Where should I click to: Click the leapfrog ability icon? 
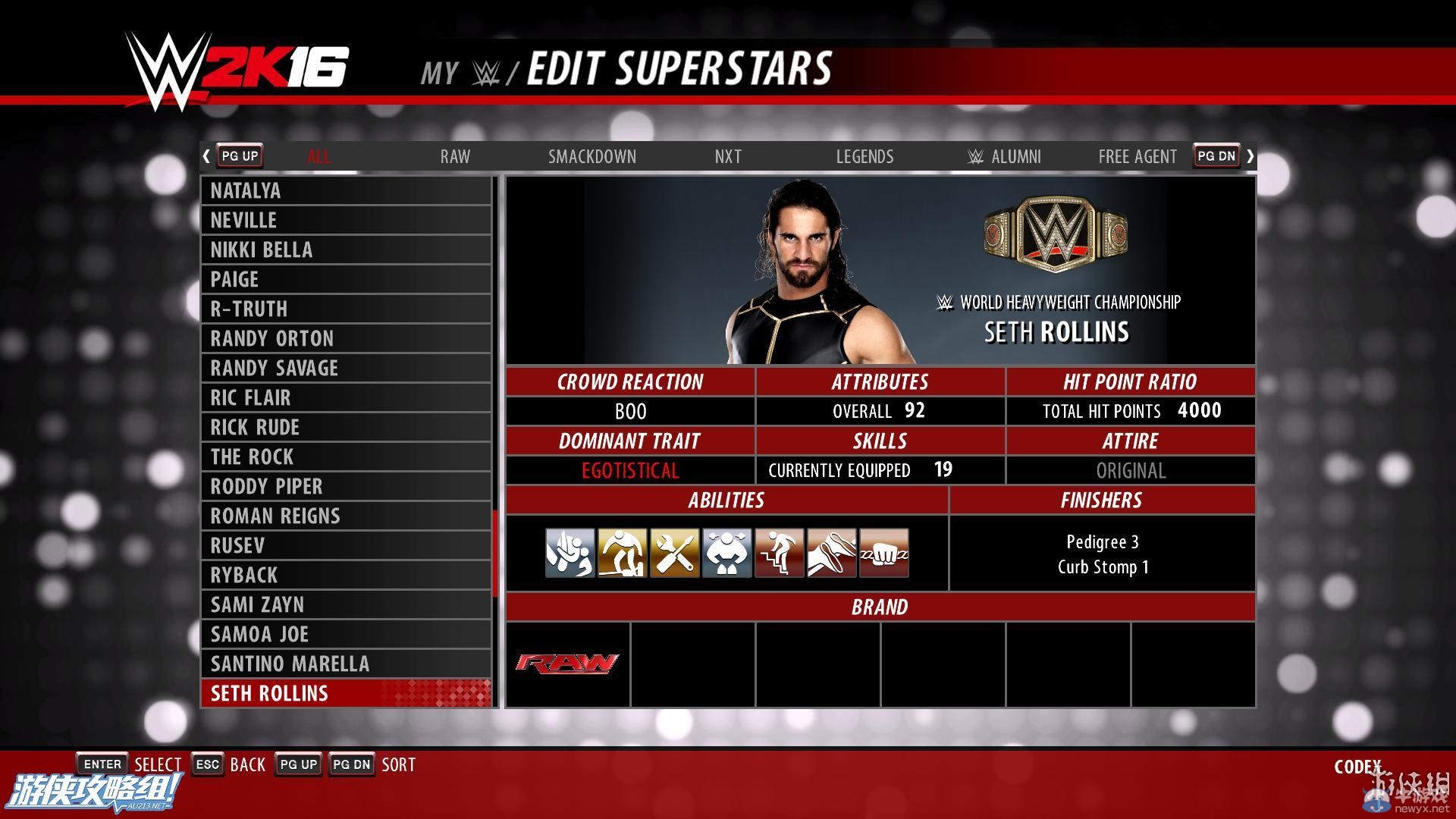coord(622,552)
